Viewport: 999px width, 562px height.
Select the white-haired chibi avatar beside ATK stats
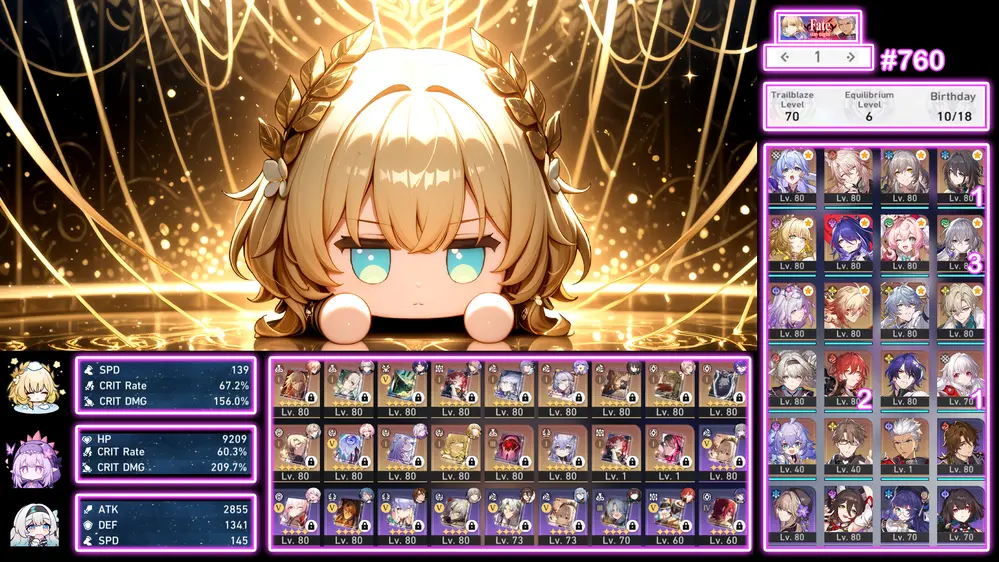click(31, 523)
